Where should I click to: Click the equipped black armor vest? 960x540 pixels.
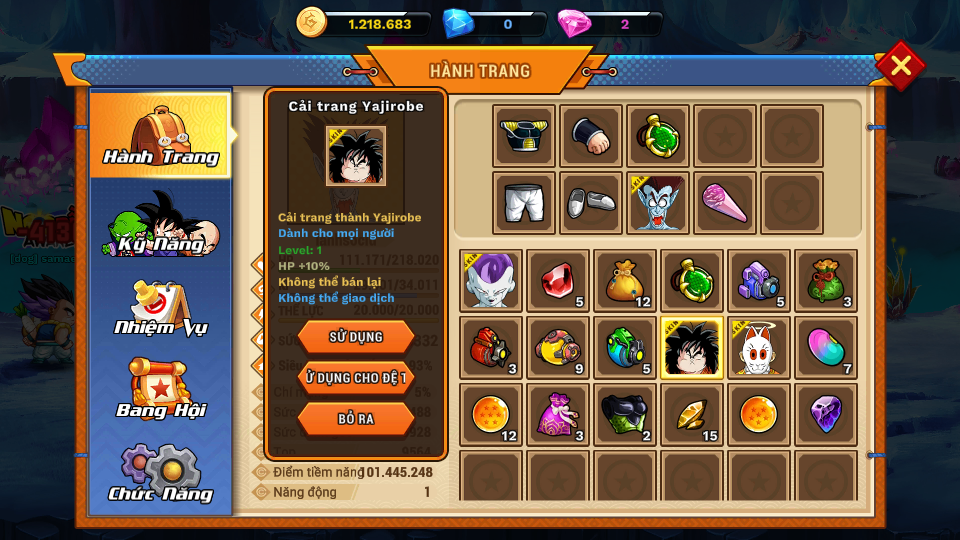click(524, 136)
